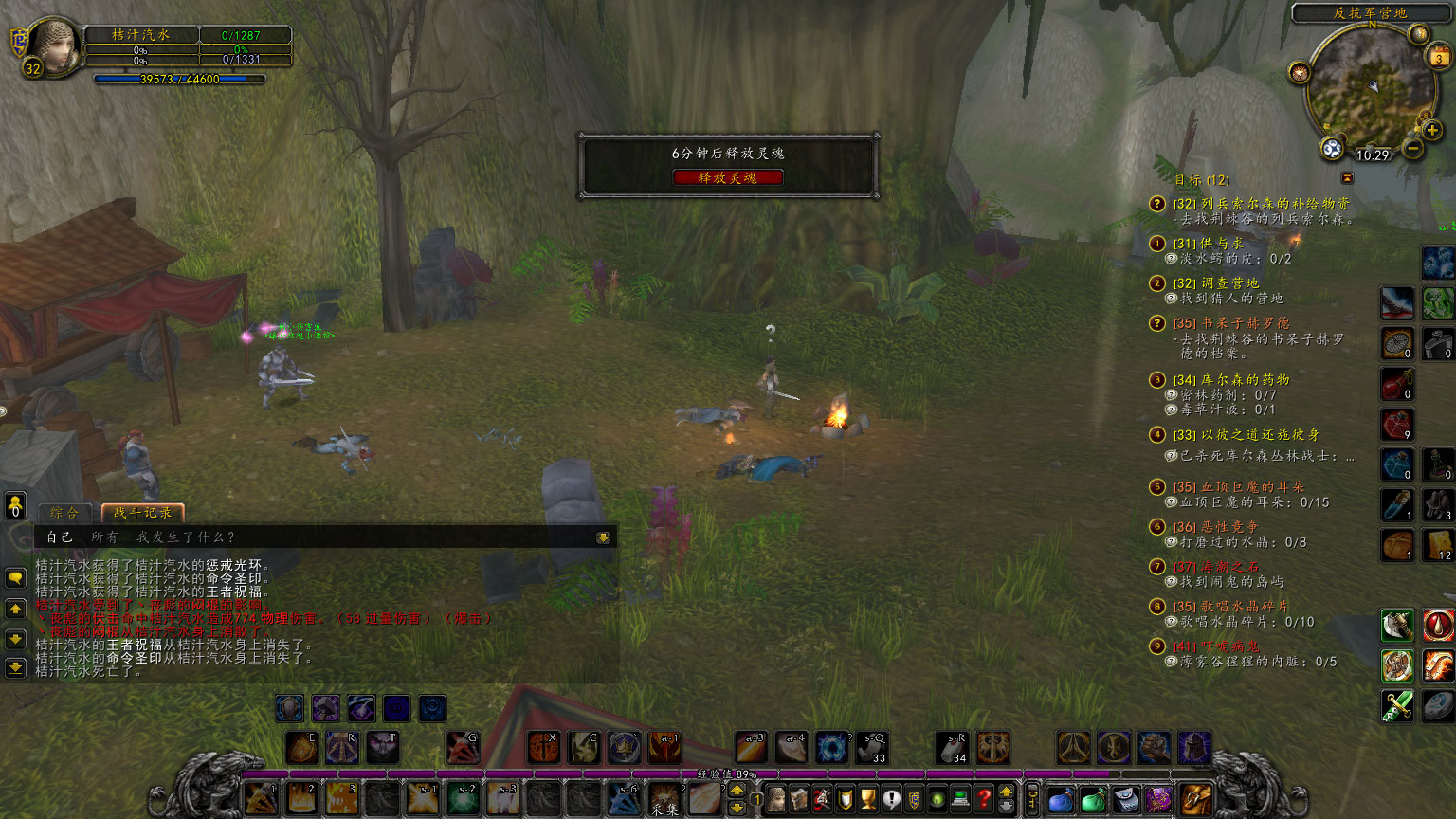Image resolution: width=1456 pixels, height=819 pixels.
Task: Click the 释放灵魂 release spirit button
Action: [x=728, y=176]
